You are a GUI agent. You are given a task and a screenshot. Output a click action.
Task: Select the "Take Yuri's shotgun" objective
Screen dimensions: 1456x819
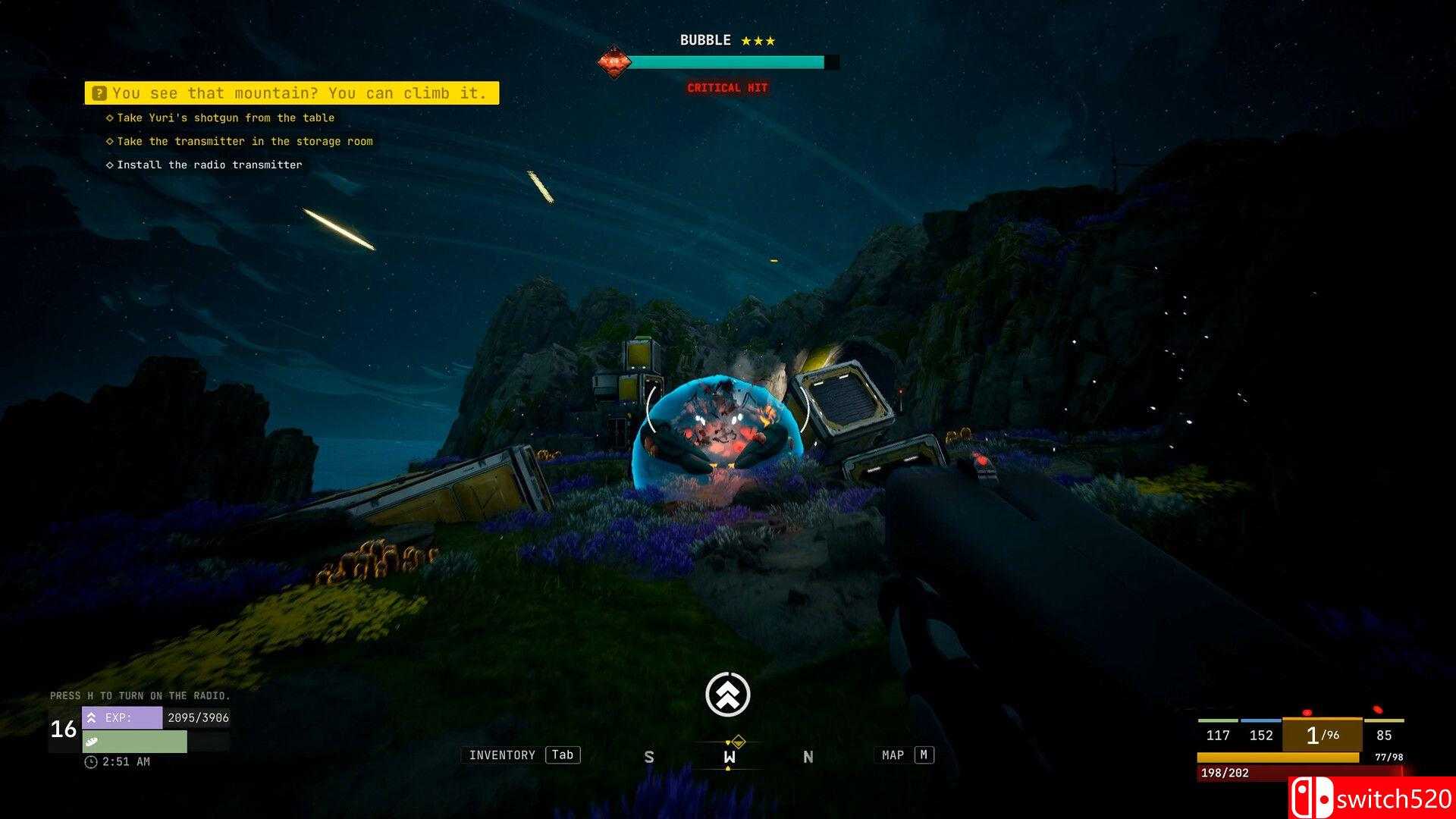tap(224, 118)
